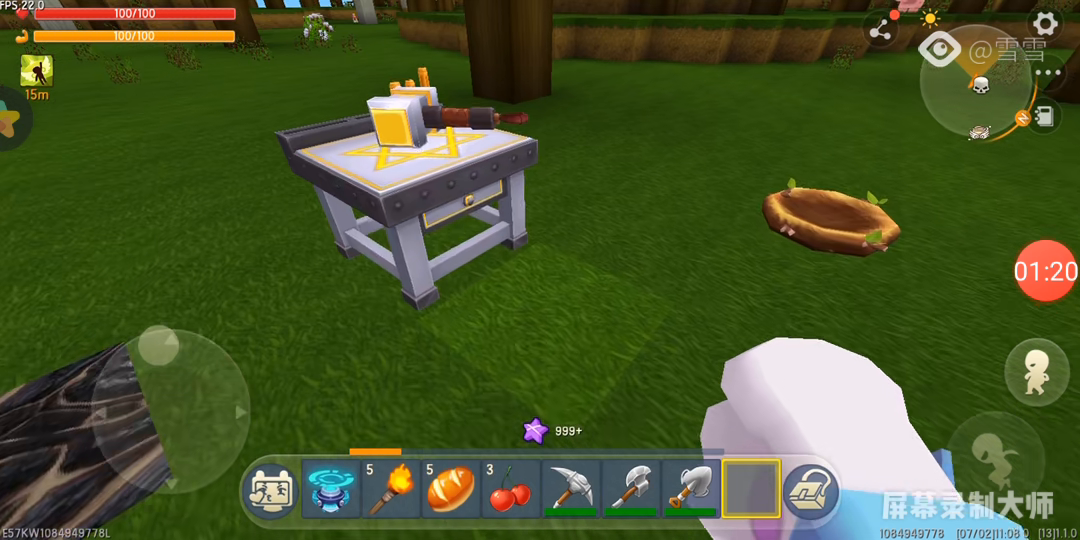The height and width of the screenshot is (540, 1080).
Task: Tap the running-figure buff icon
Action: pos(37,70)
